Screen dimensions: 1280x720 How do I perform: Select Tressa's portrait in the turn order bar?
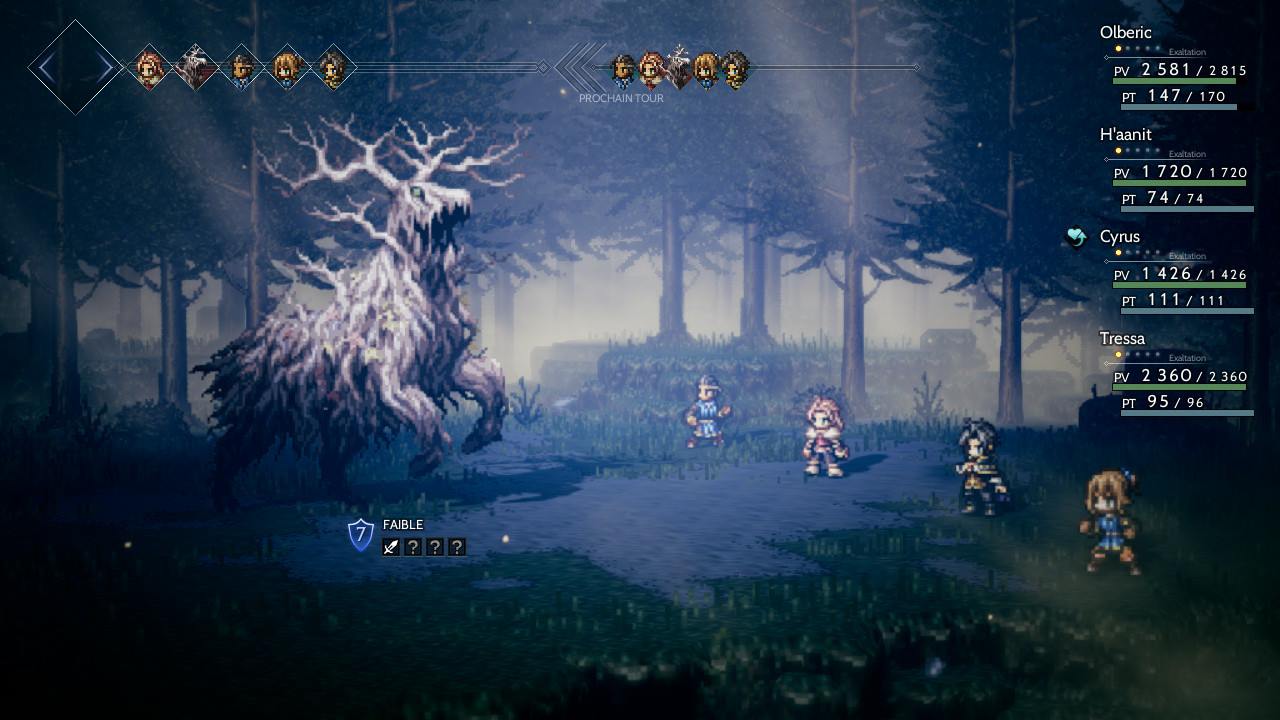coord(288,67)
